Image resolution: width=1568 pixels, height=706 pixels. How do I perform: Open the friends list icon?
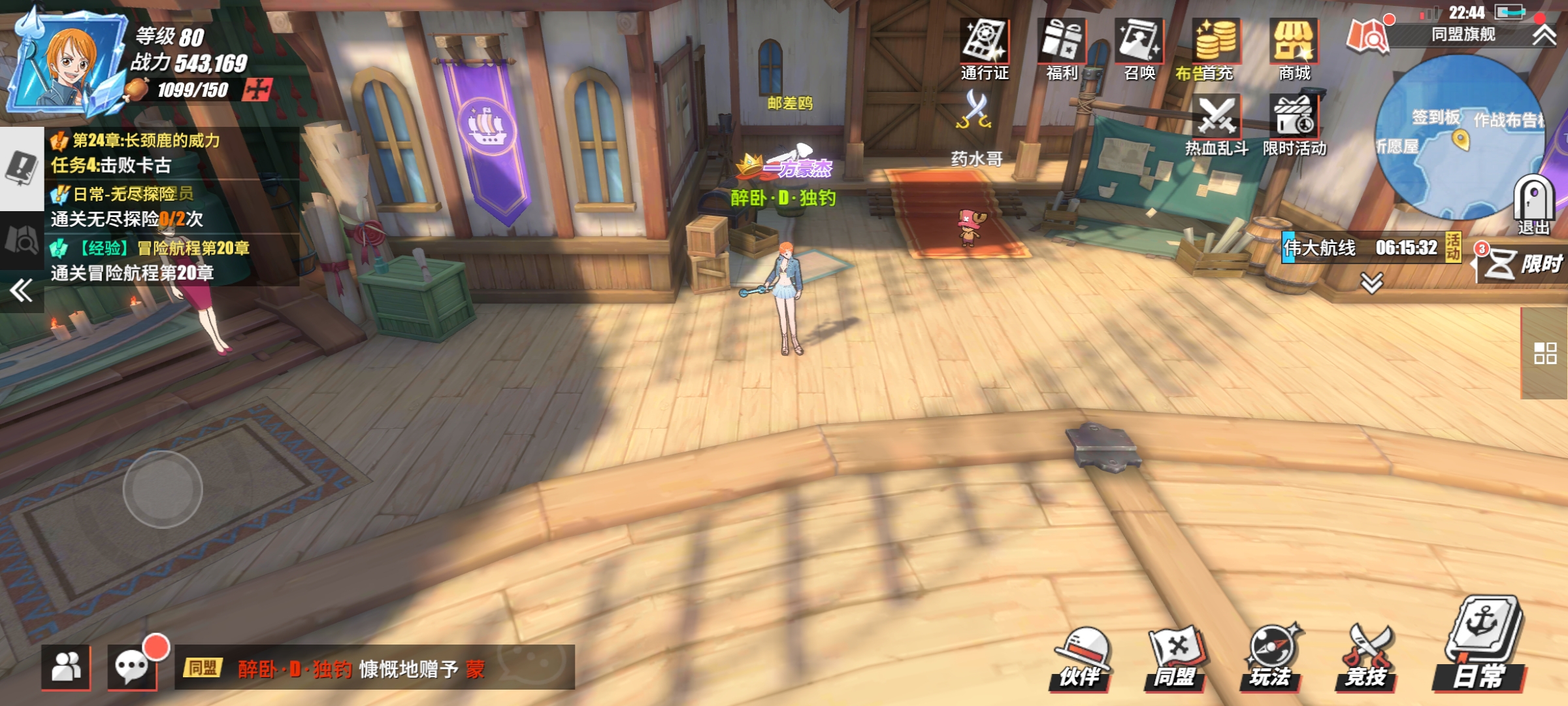click(66, 667)
